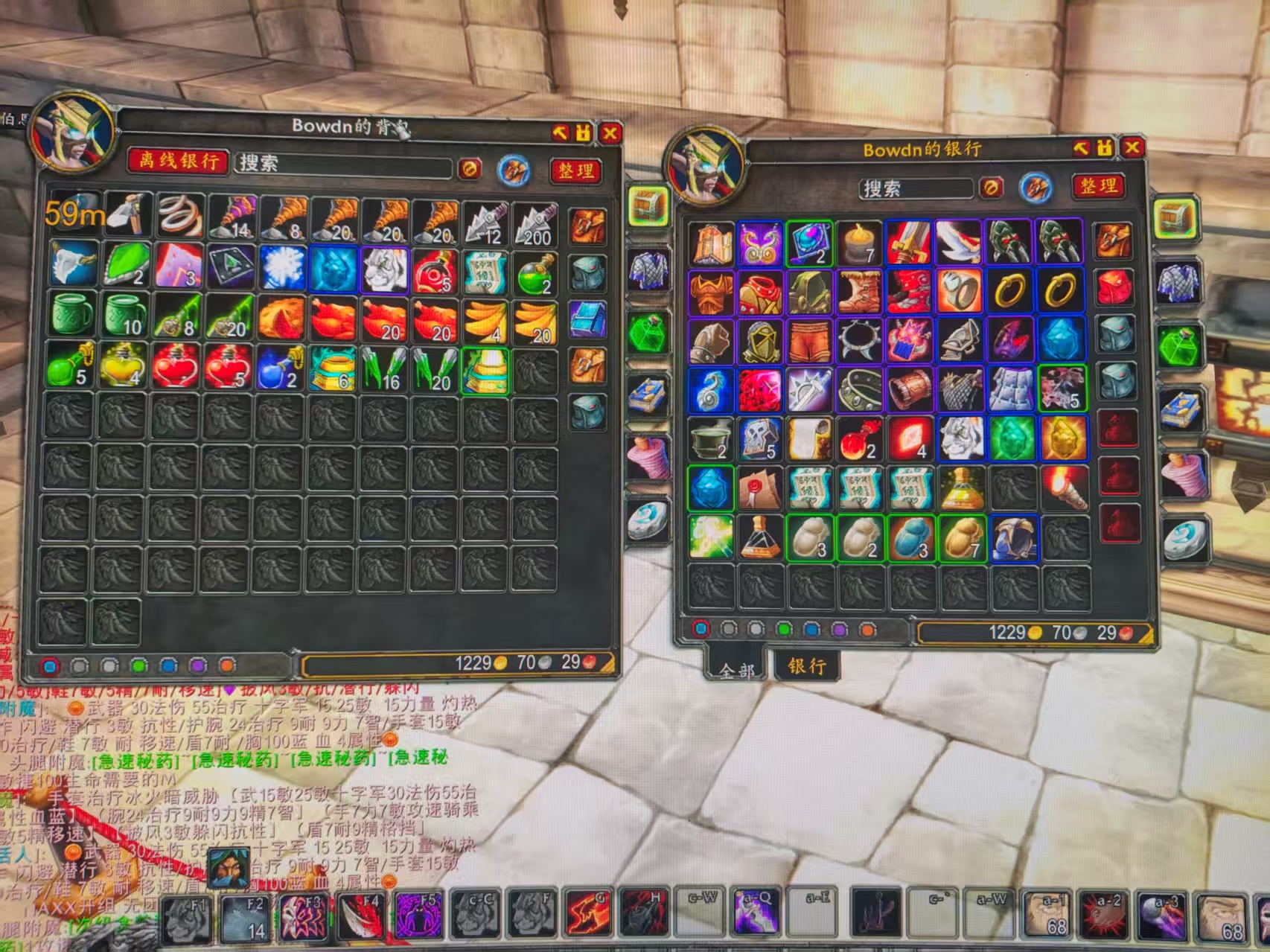The image size is (1270, 952).
Task: Select the stack of 200 arrows
Action: pos(536,223)
